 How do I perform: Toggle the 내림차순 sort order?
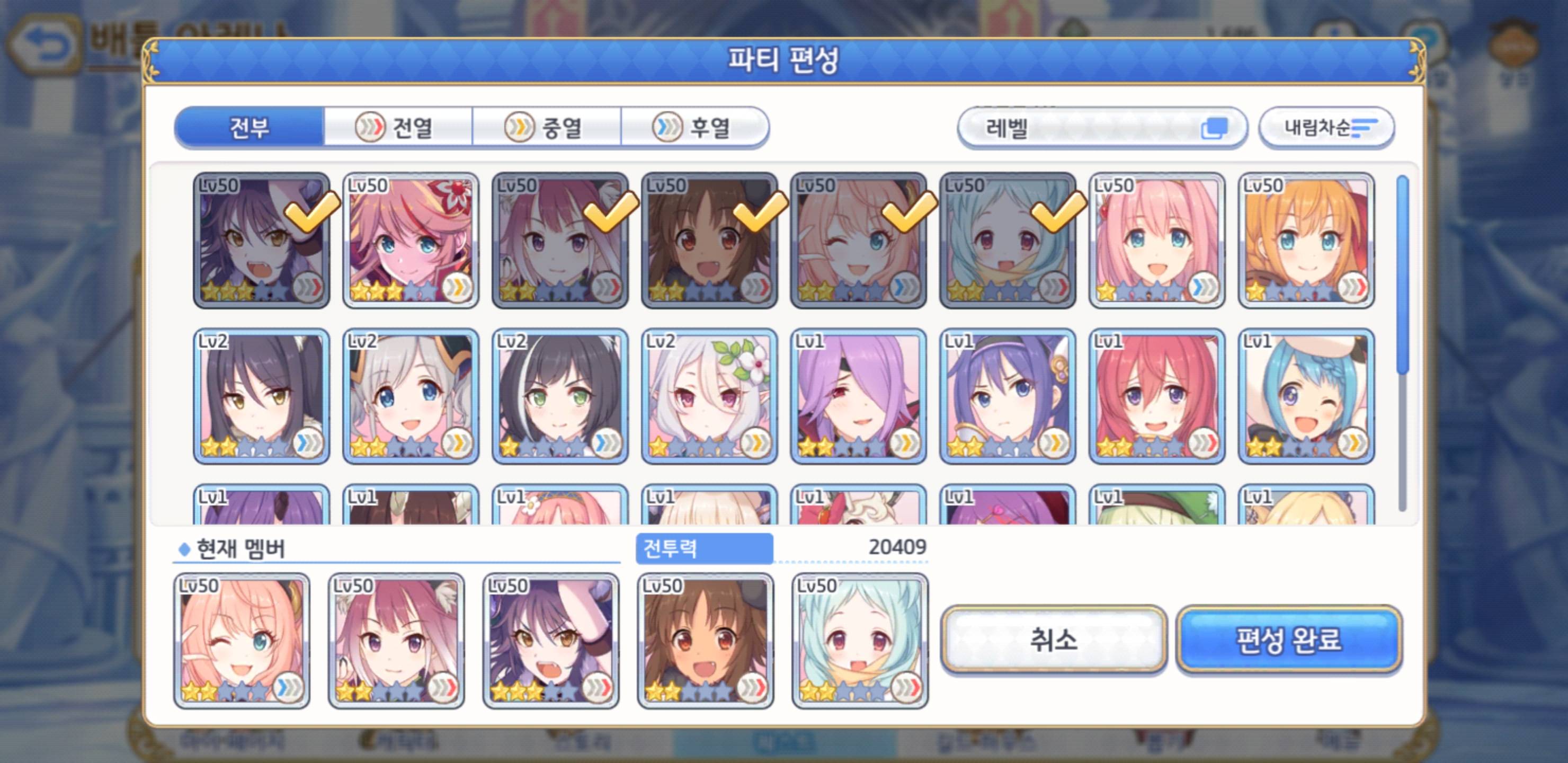coord(1326,128)
